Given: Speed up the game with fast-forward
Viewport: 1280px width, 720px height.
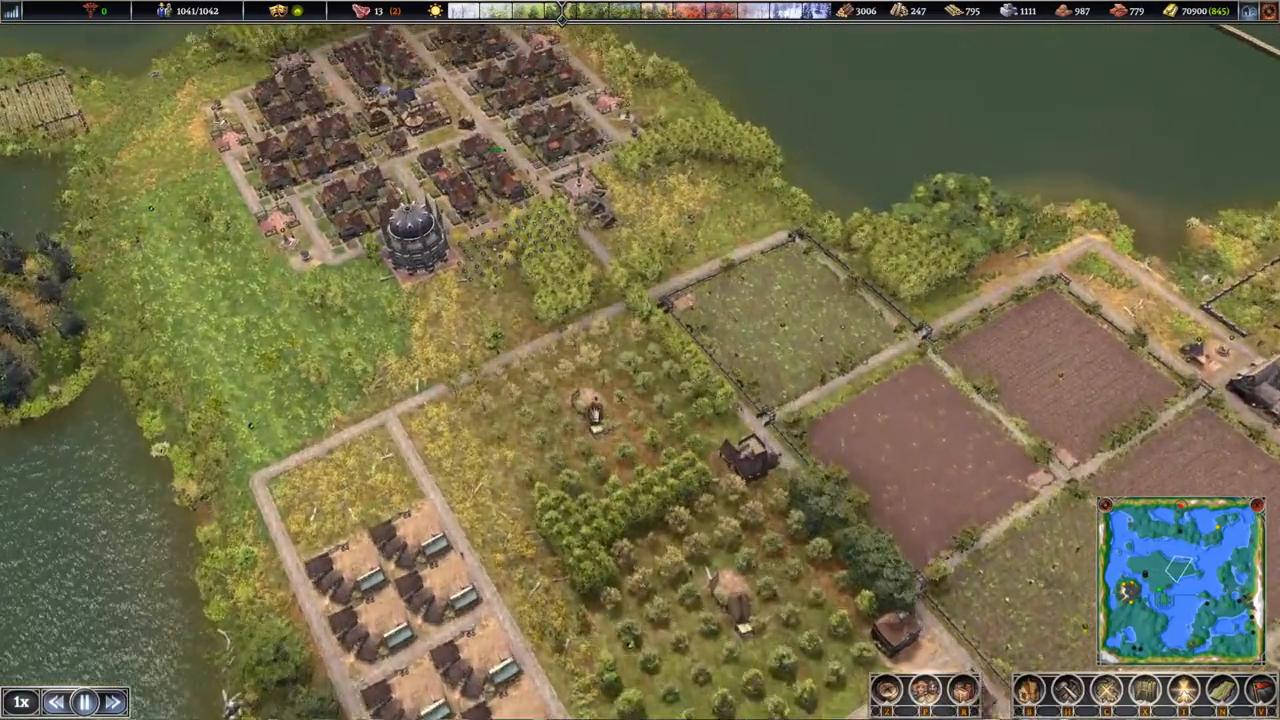Looking at the screenshot, I should 113,703.
